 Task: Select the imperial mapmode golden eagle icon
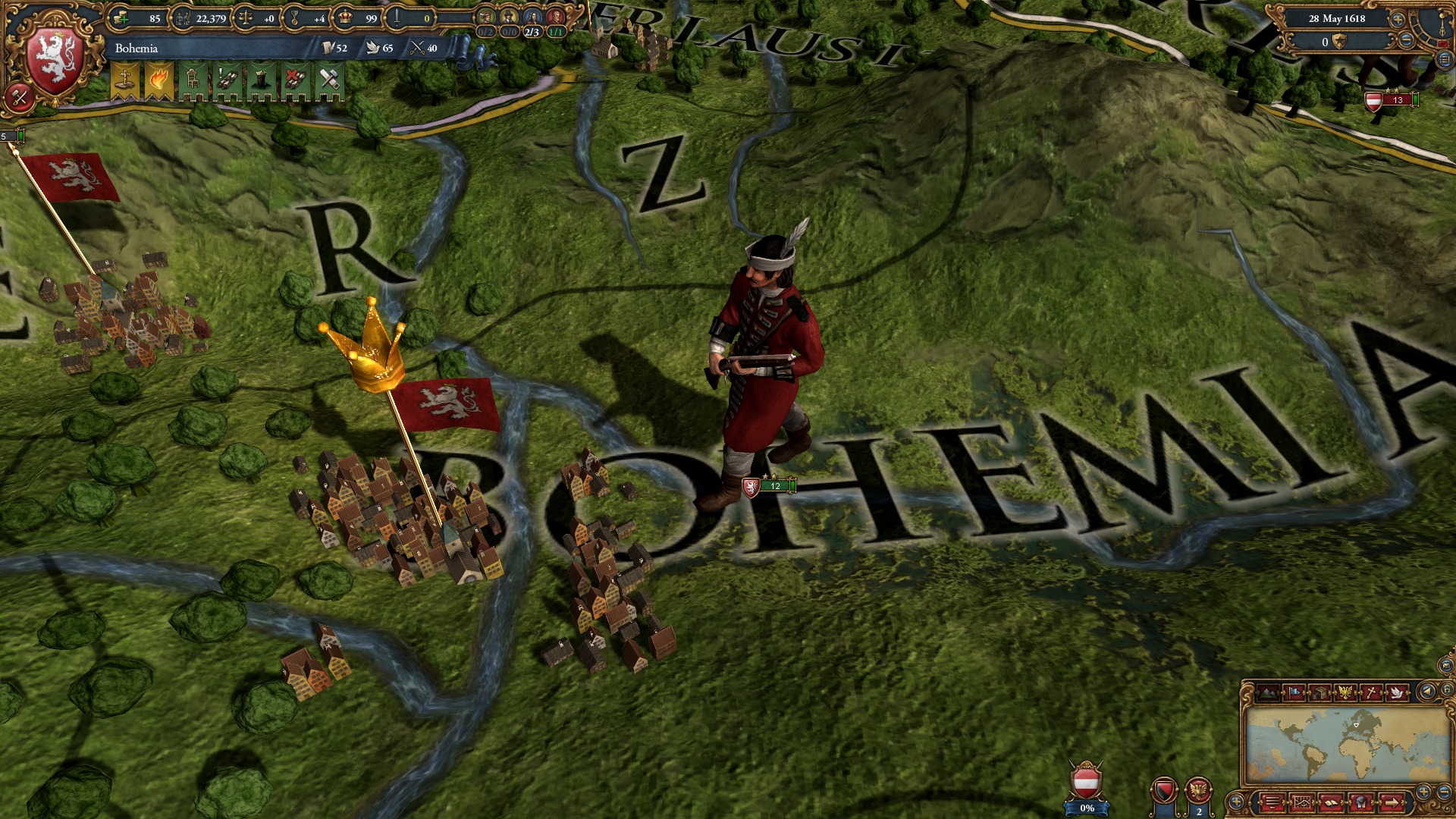tap(1345, 692)
